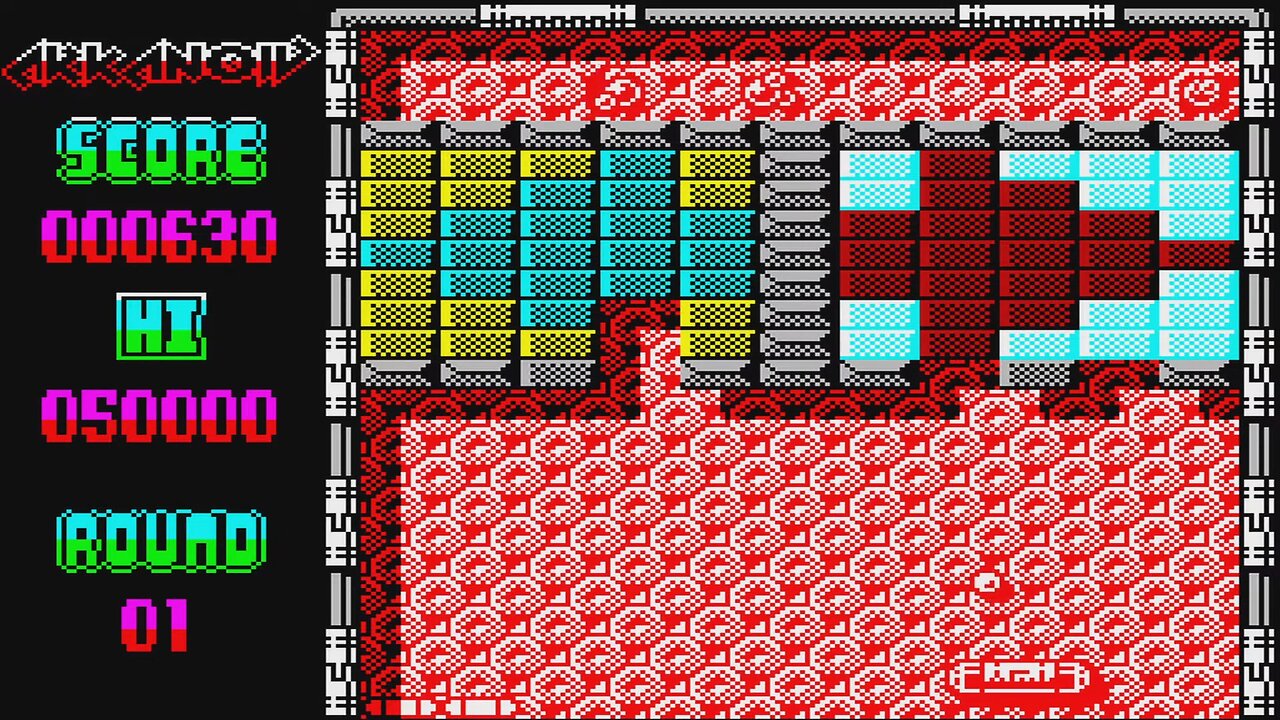Click the high score value 050000
The width and height of the screenshot is (1280, 720).
[x=158, y=415]
